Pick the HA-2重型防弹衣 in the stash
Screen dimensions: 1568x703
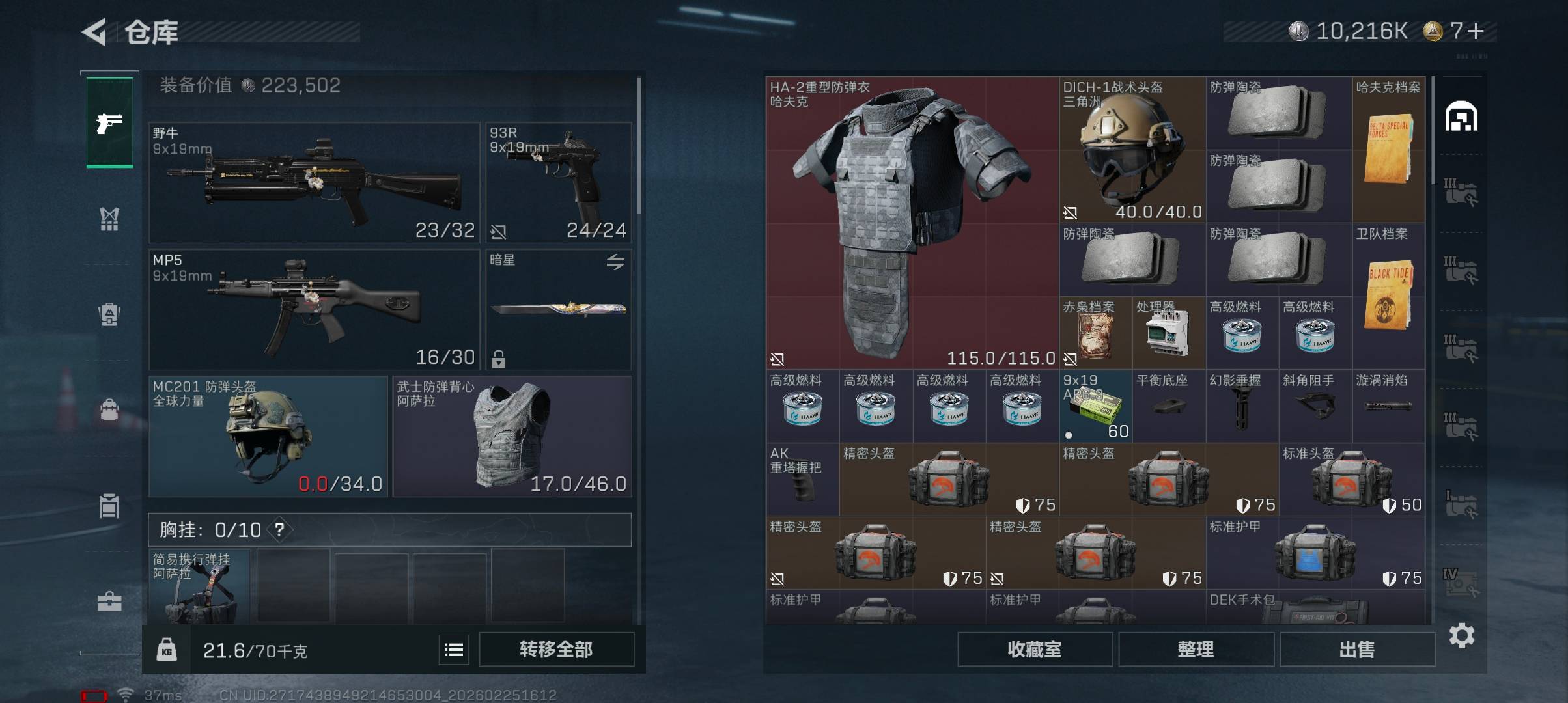[912, 221]
